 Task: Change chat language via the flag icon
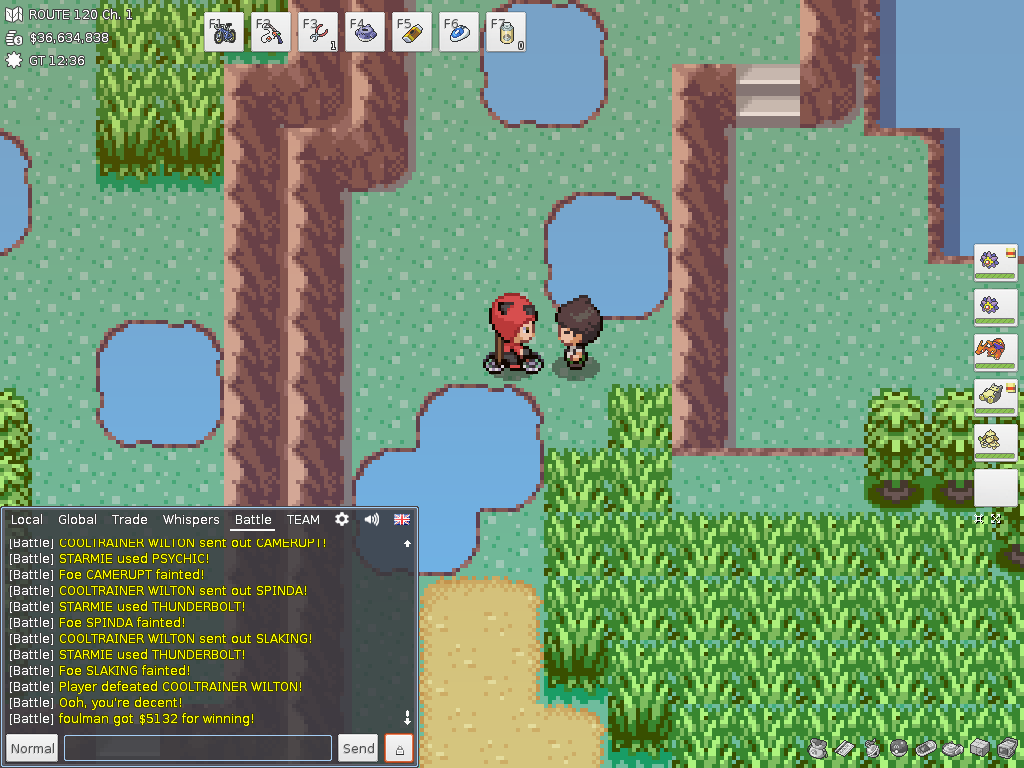[402, 519]
